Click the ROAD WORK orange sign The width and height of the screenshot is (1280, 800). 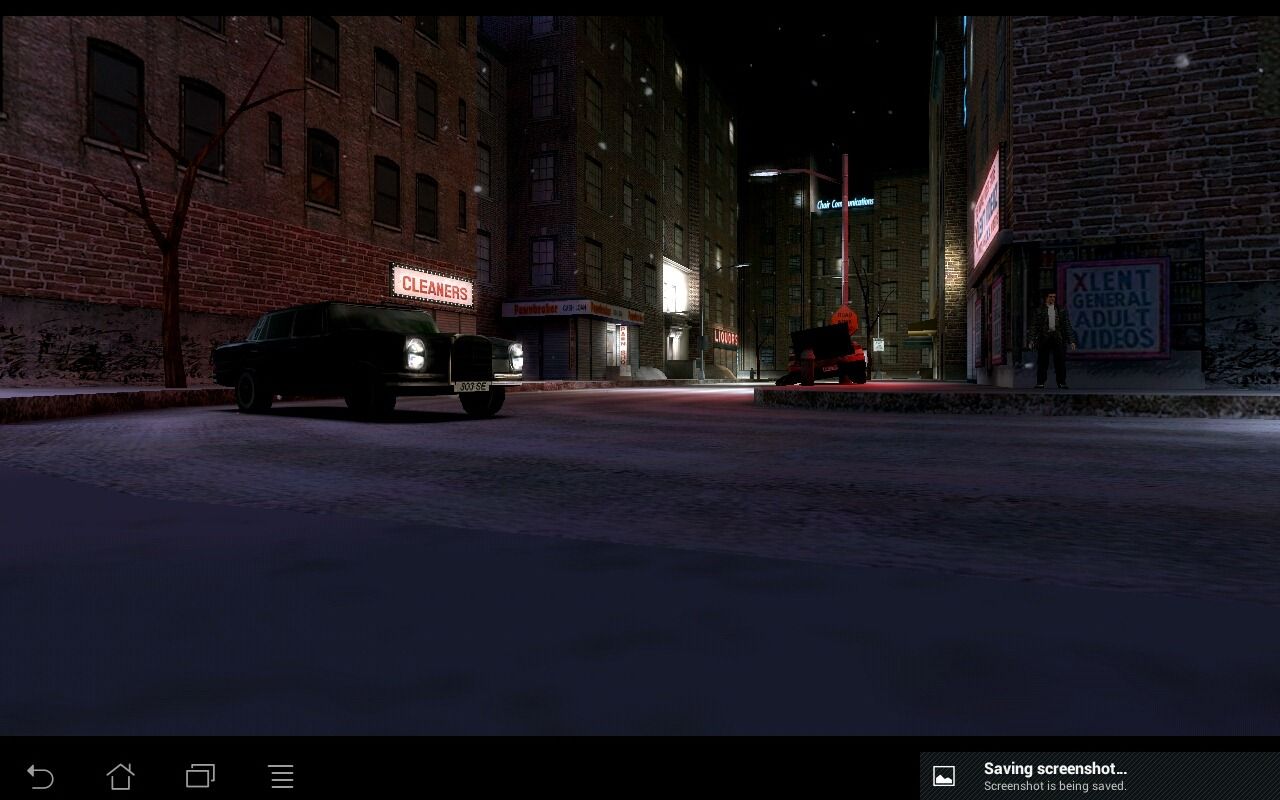845,318
